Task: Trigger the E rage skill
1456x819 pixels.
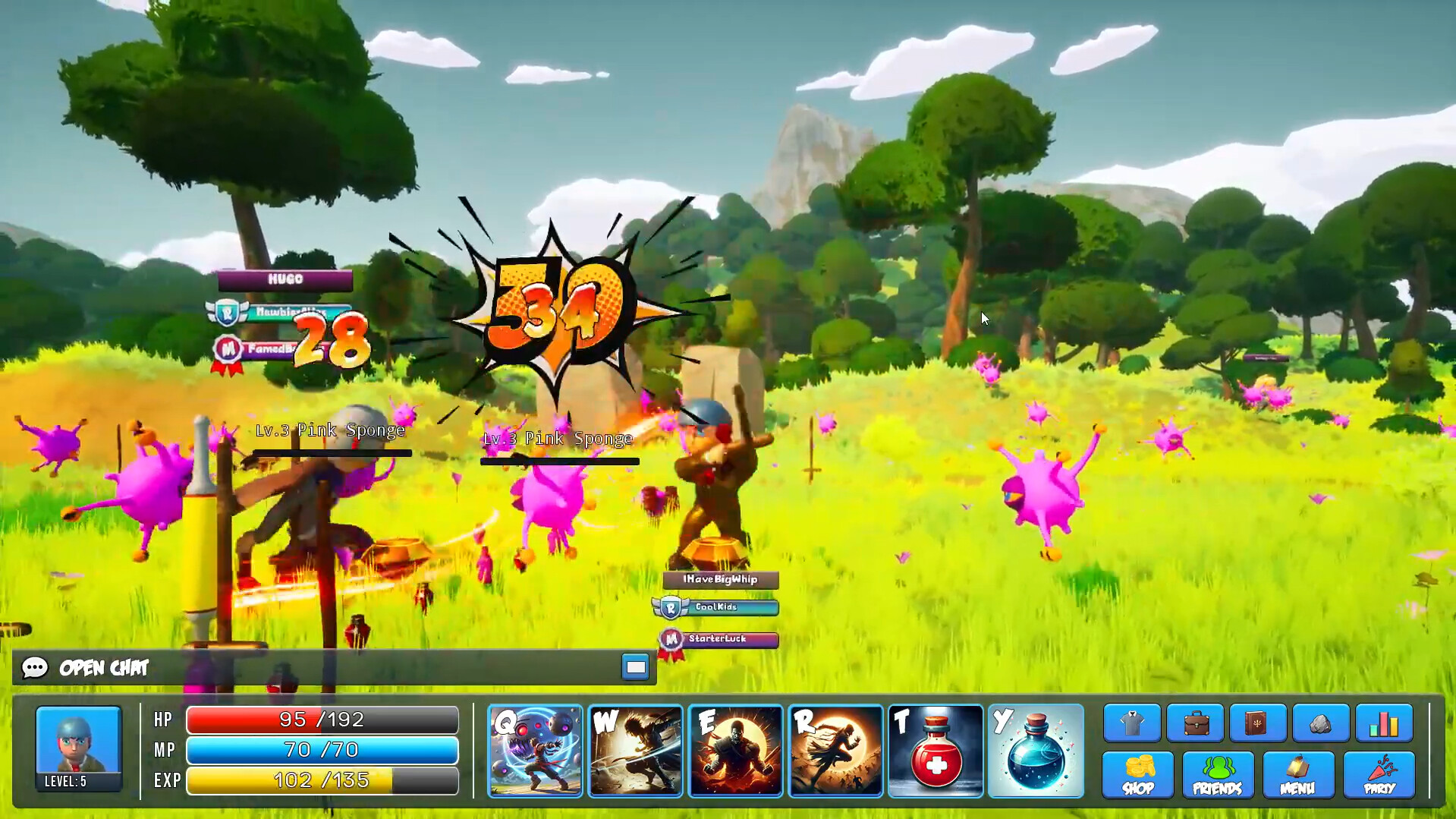Action: [735, 750]
